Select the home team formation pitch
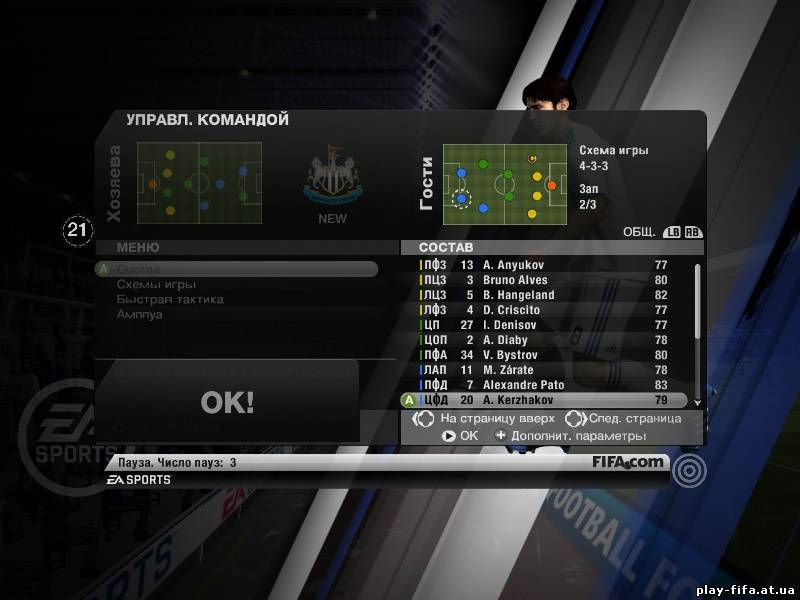This screenshot has width=800, height=600. [199, 183]
